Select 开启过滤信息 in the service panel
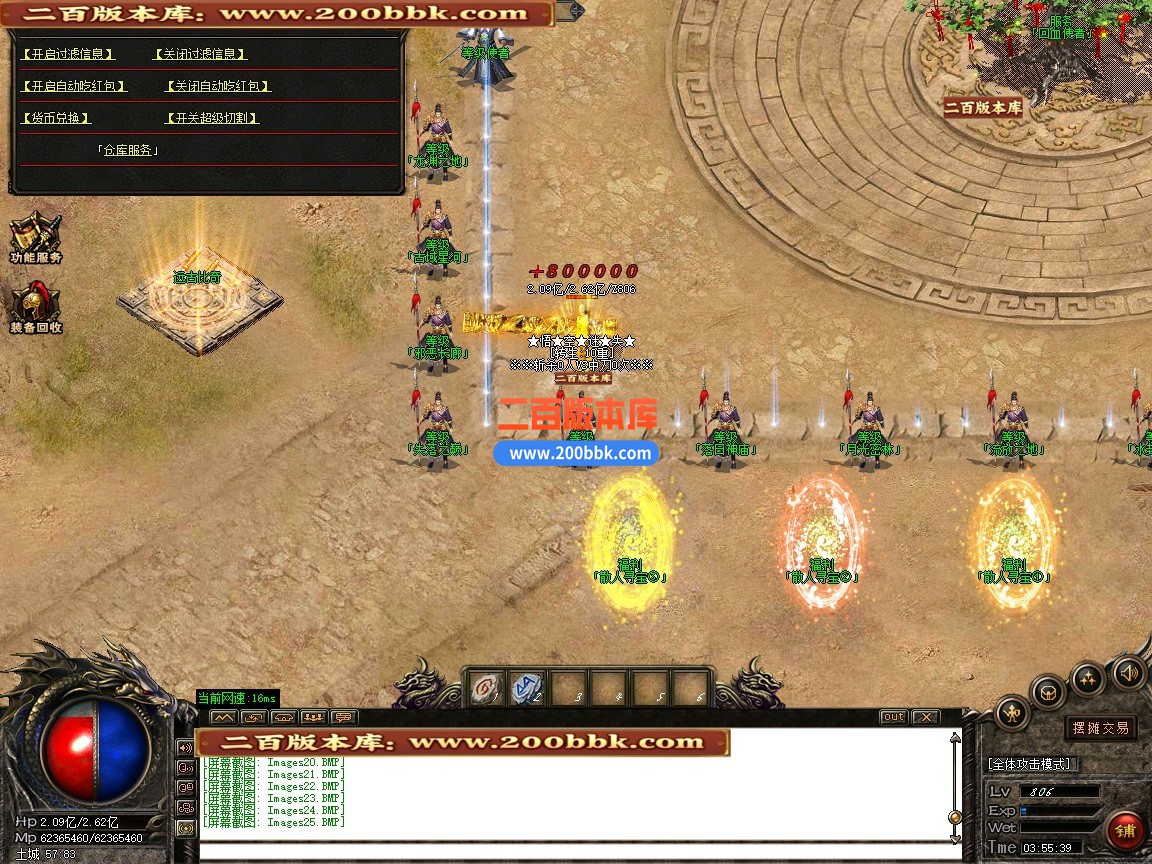The height and width of the screenshot is (864, 1152). [x=68, y=54]
